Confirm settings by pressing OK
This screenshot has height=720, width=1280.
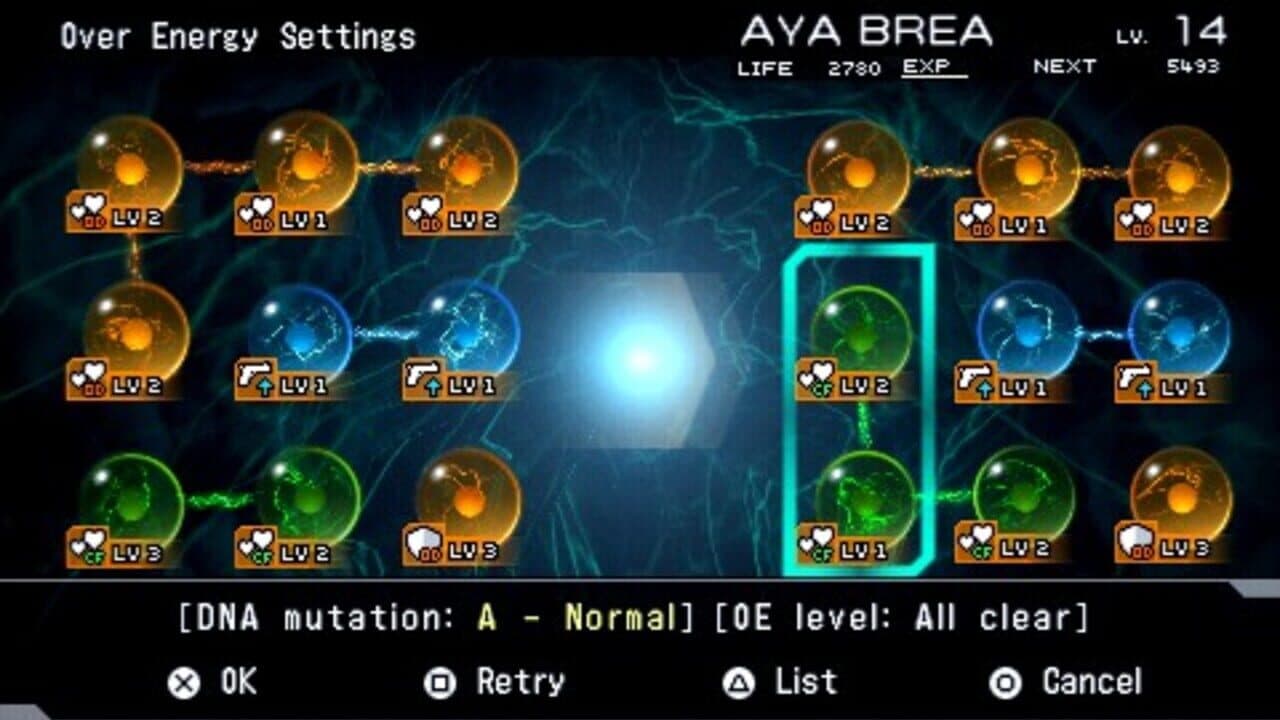215,683
